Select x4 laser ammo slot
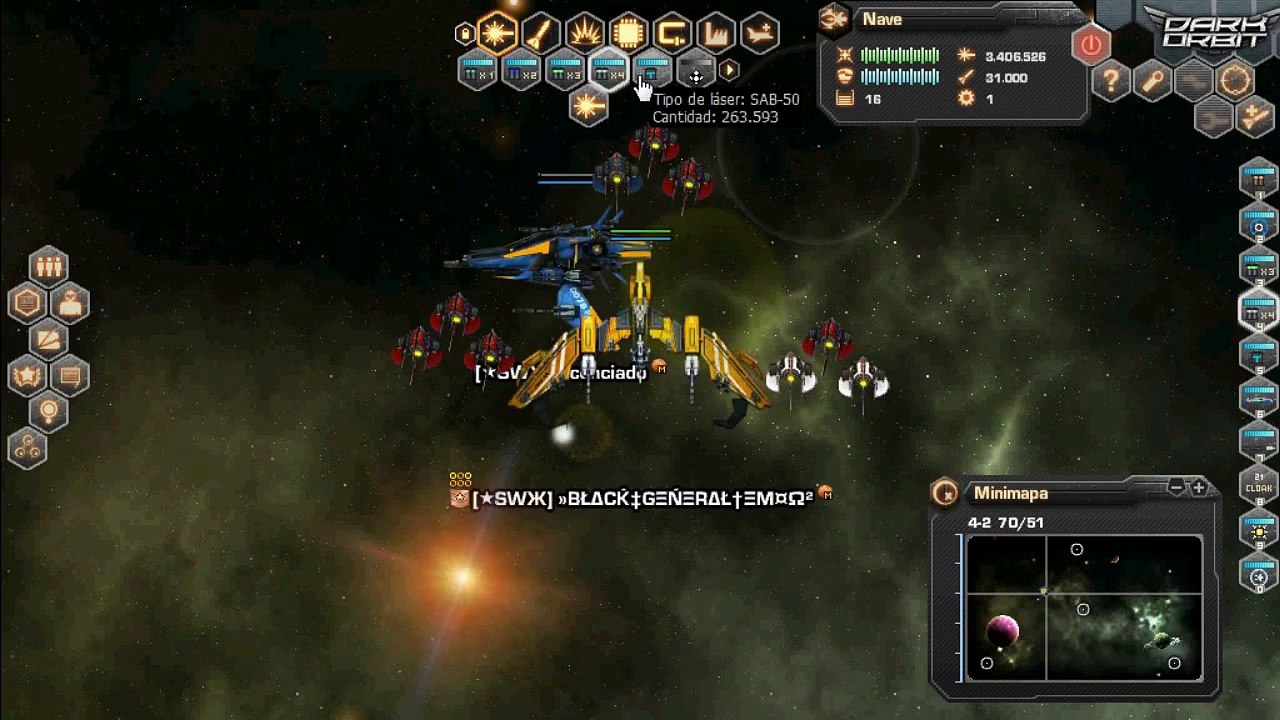 point(609,72)
